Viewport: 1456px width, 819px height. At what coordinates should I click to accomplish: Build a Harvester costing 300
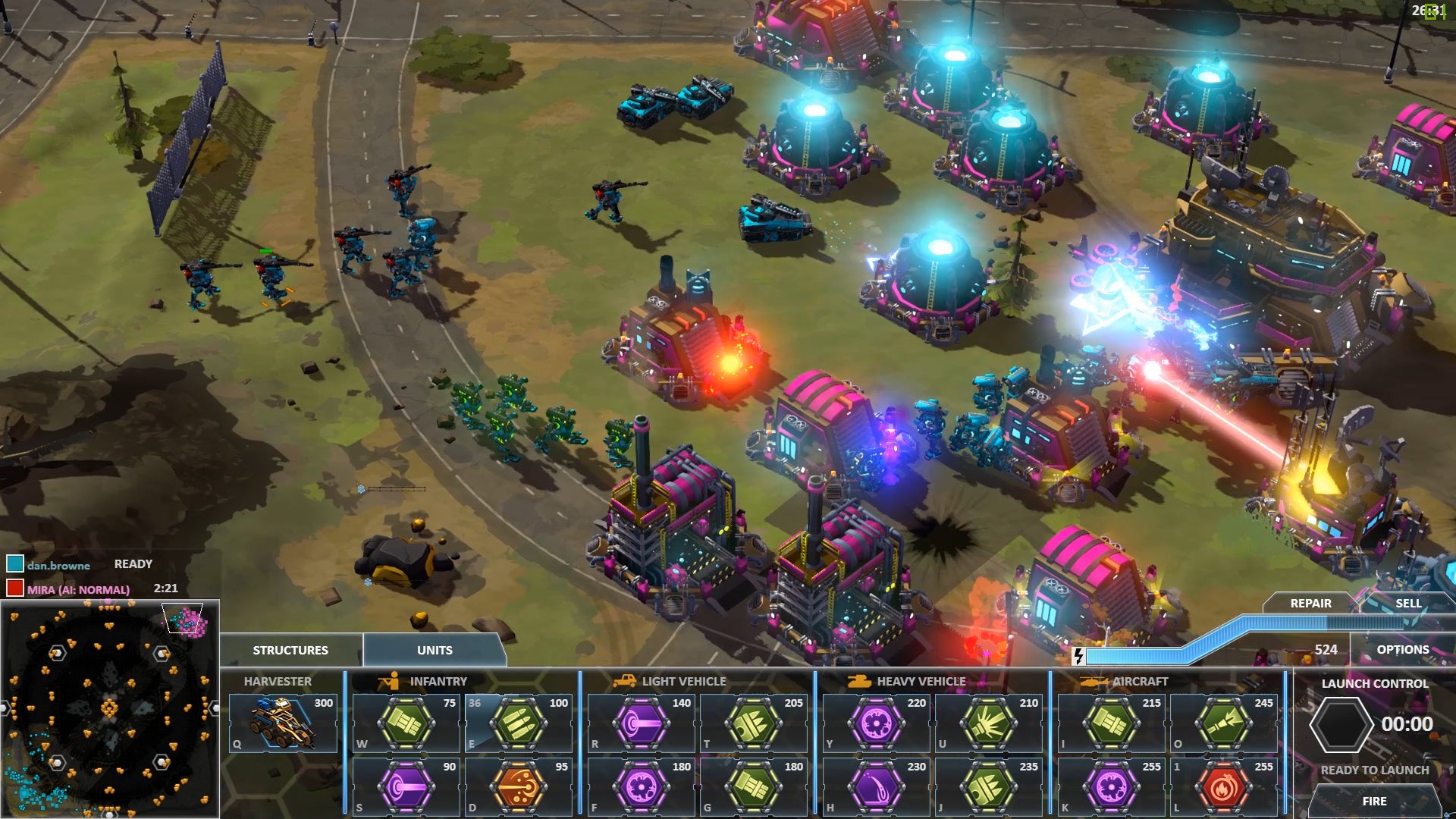(x=284, y=723)
